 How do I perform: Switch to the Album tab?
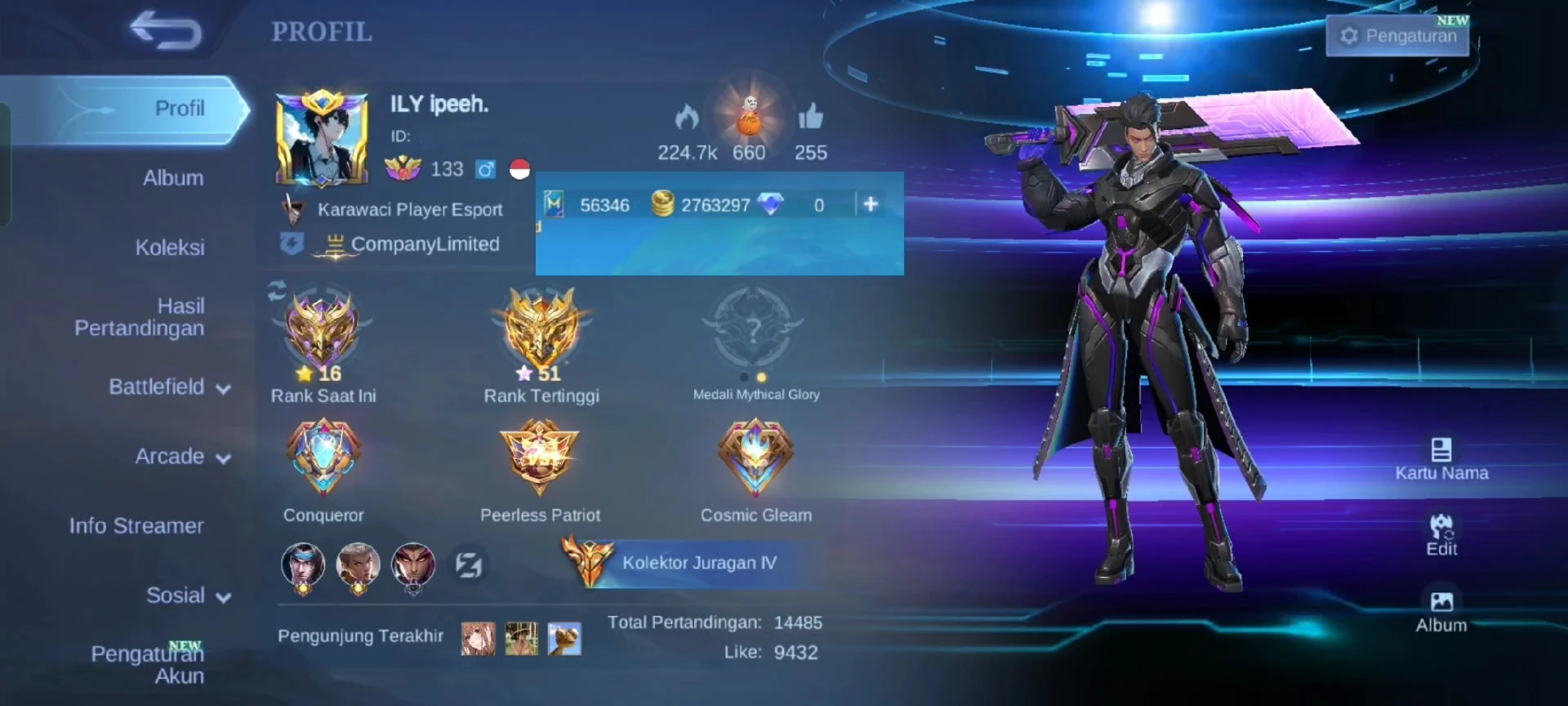tap(173, 178)
